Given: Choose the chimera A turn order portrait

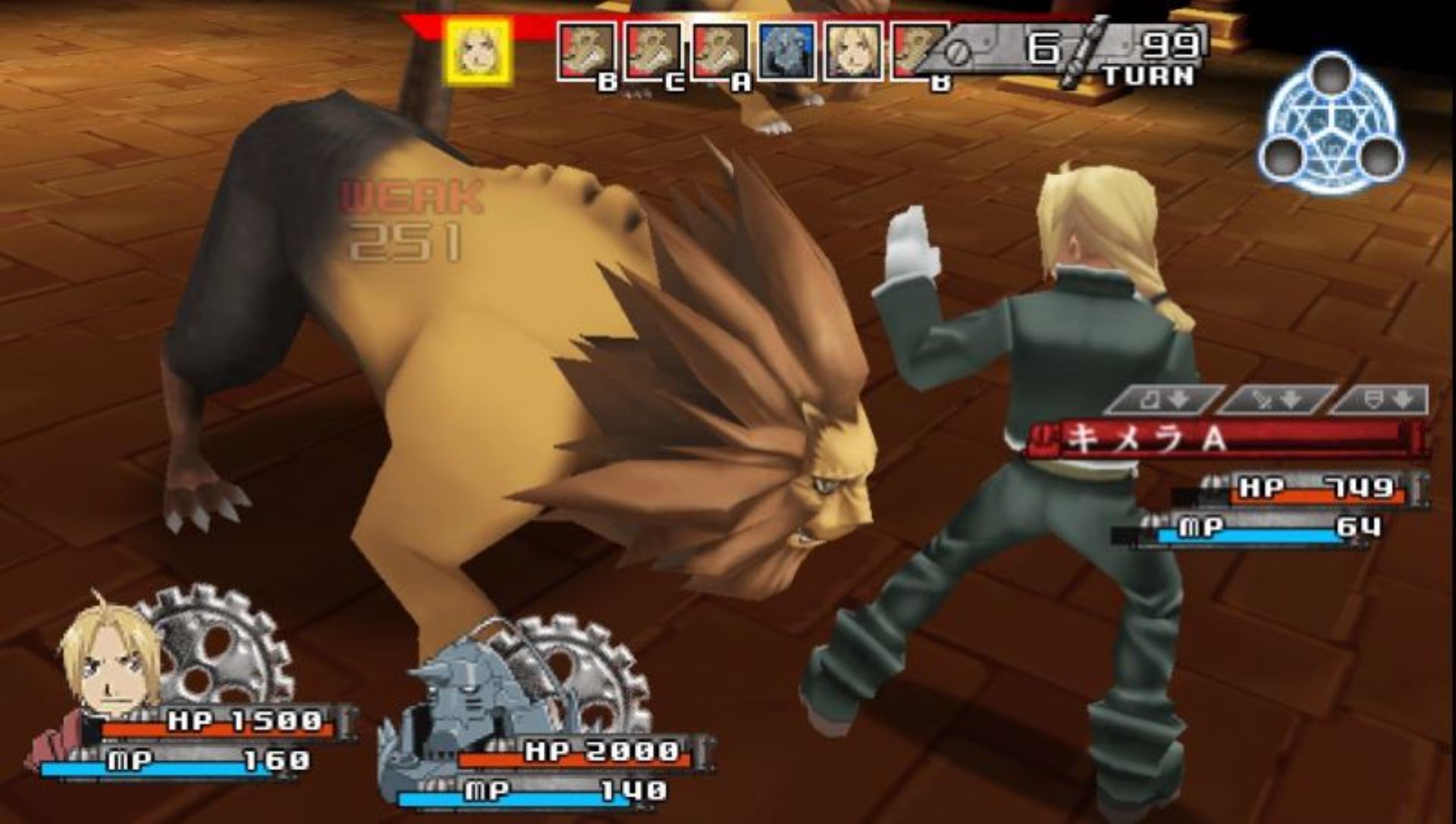Looking at the screenshot, I should (721, 52).
